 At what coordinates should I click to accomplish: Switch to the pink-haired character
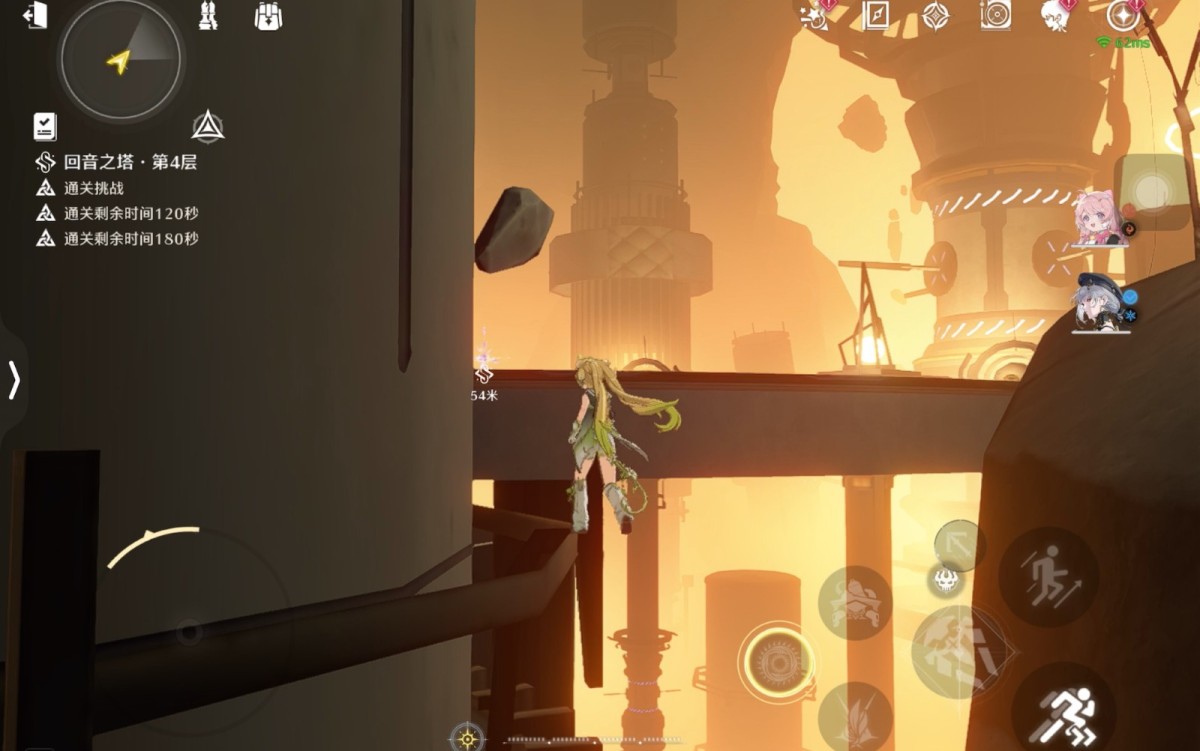1099,218
